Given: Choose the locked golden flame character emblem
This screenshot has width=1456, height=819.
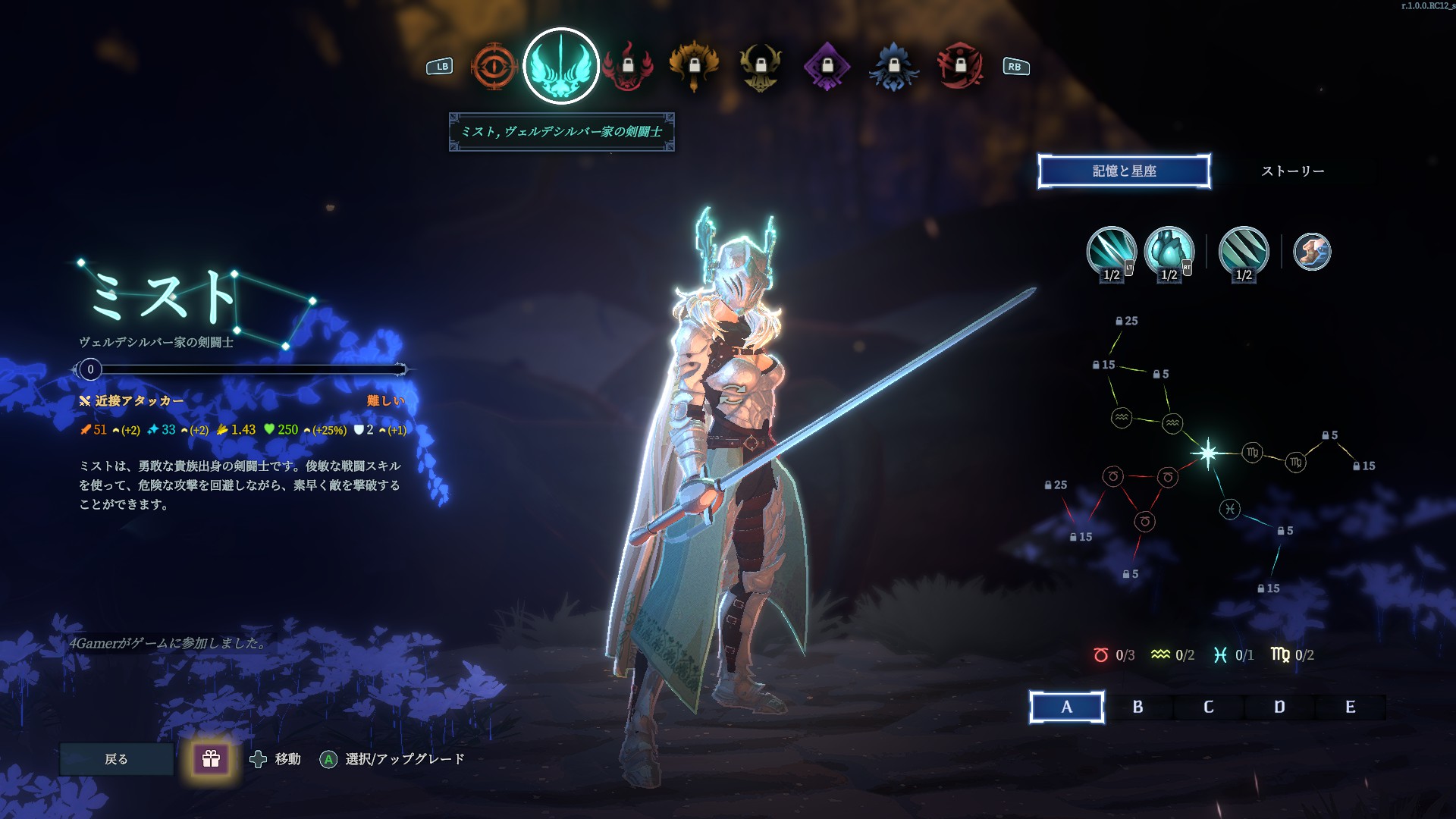Looking at the screenshot, I should pyautogui.click(x=694, y=67).
